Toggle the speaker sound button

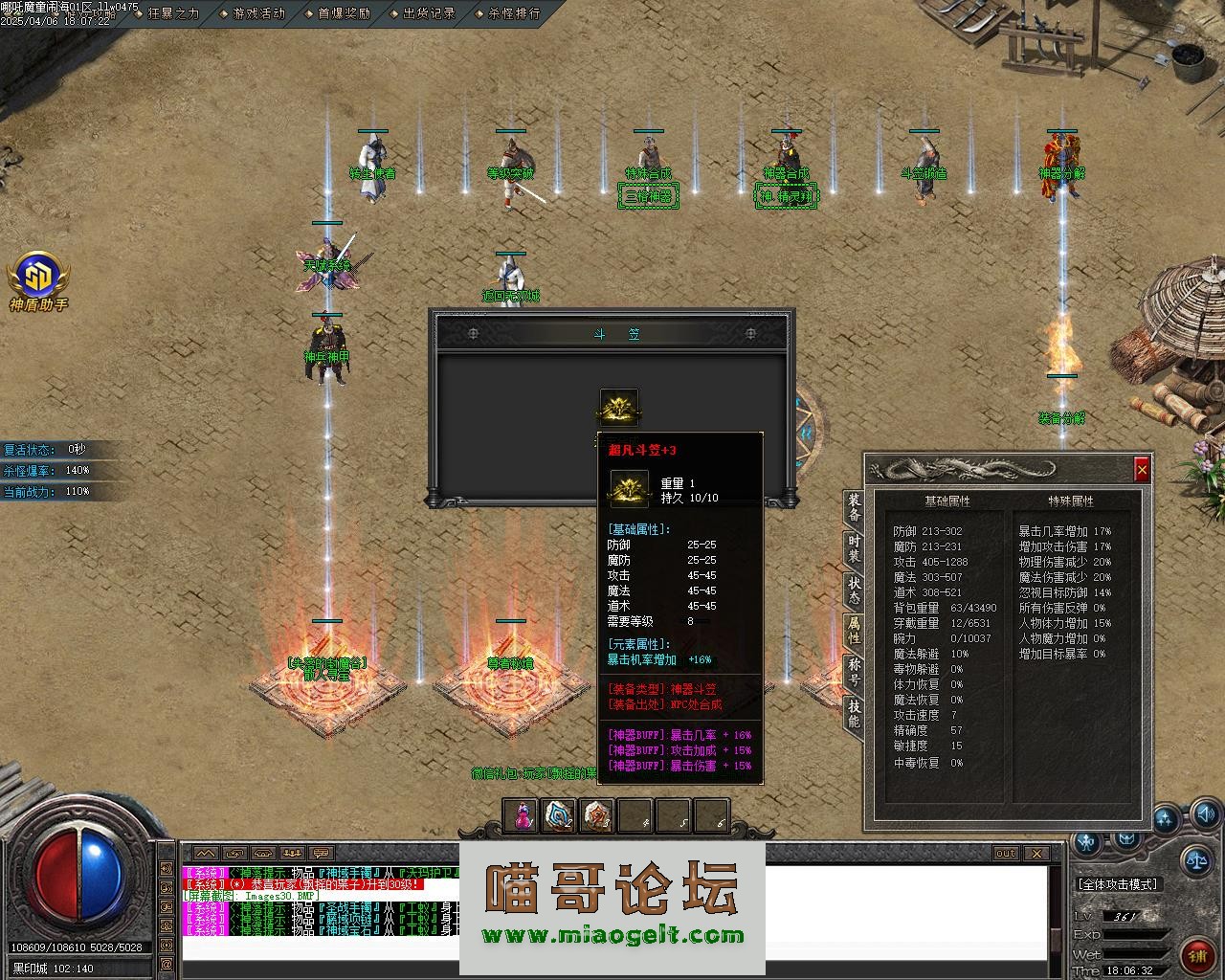1207,815
